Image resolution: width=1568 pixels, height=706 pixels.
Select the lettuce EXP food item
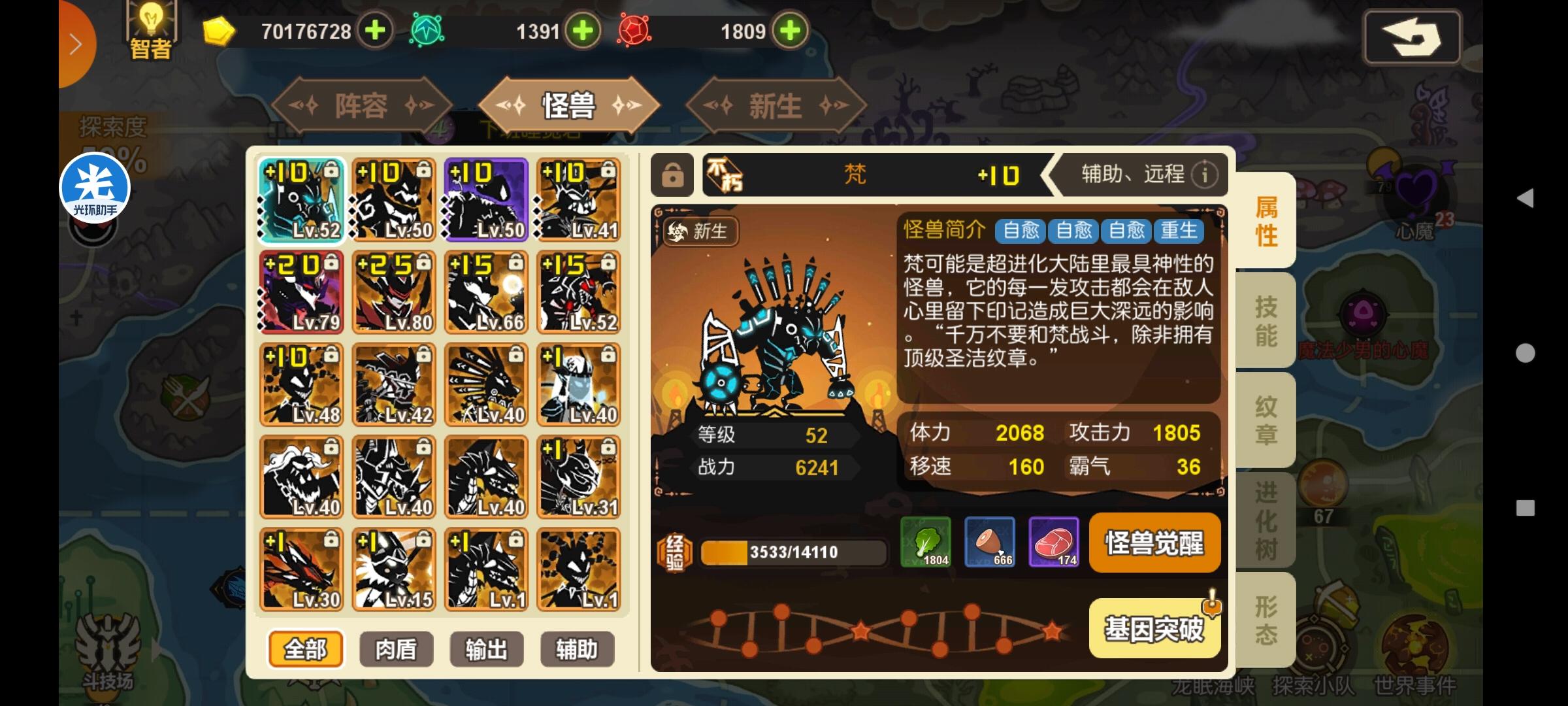[927, 543]
